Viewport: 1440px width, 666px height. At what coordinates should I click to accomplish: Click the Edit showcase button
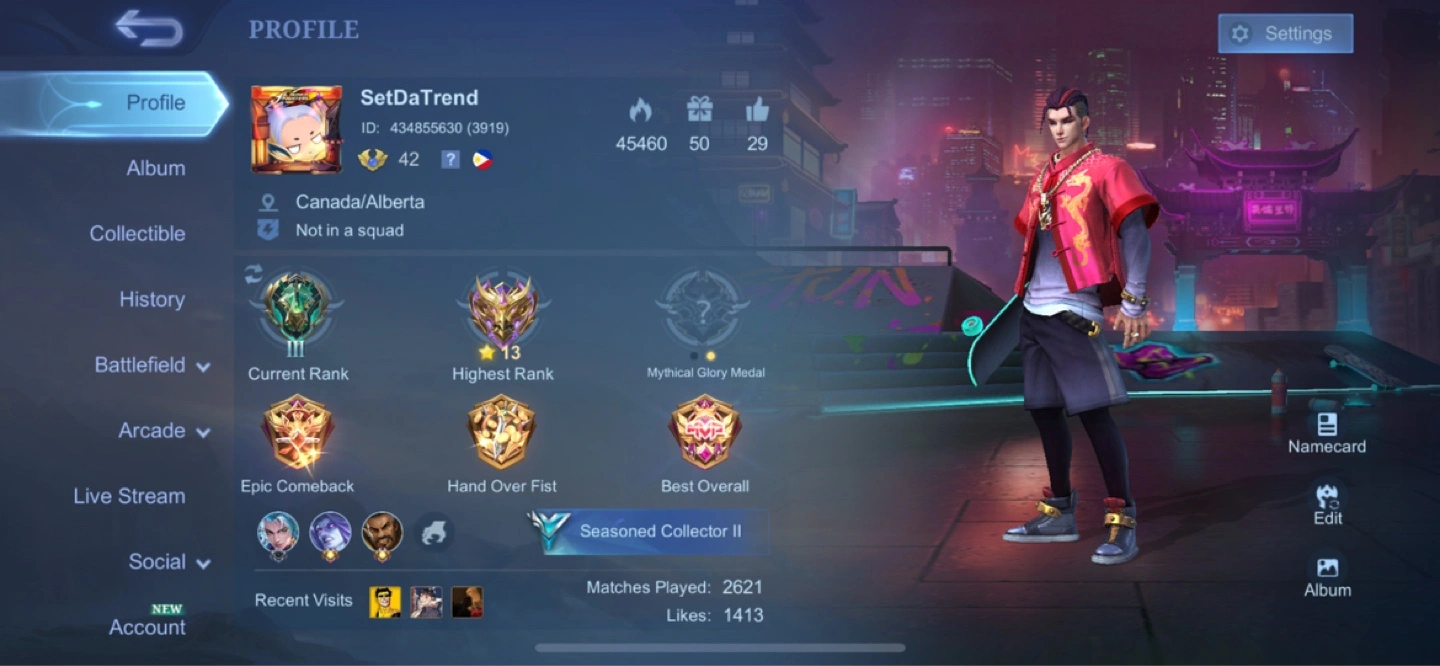(x=1327, y=504)
